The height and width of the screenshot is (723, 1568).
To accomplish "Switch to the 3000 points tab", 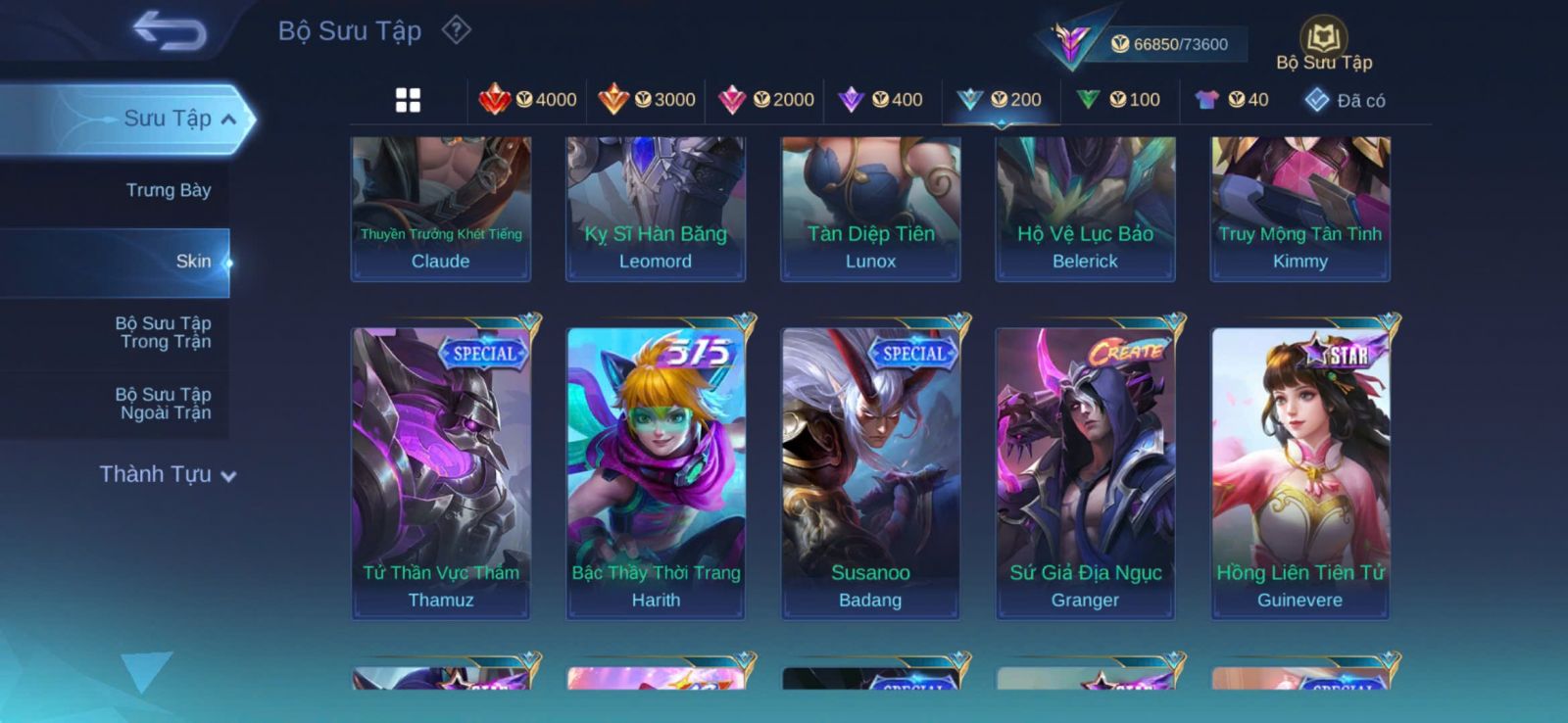I will point(647,100).
